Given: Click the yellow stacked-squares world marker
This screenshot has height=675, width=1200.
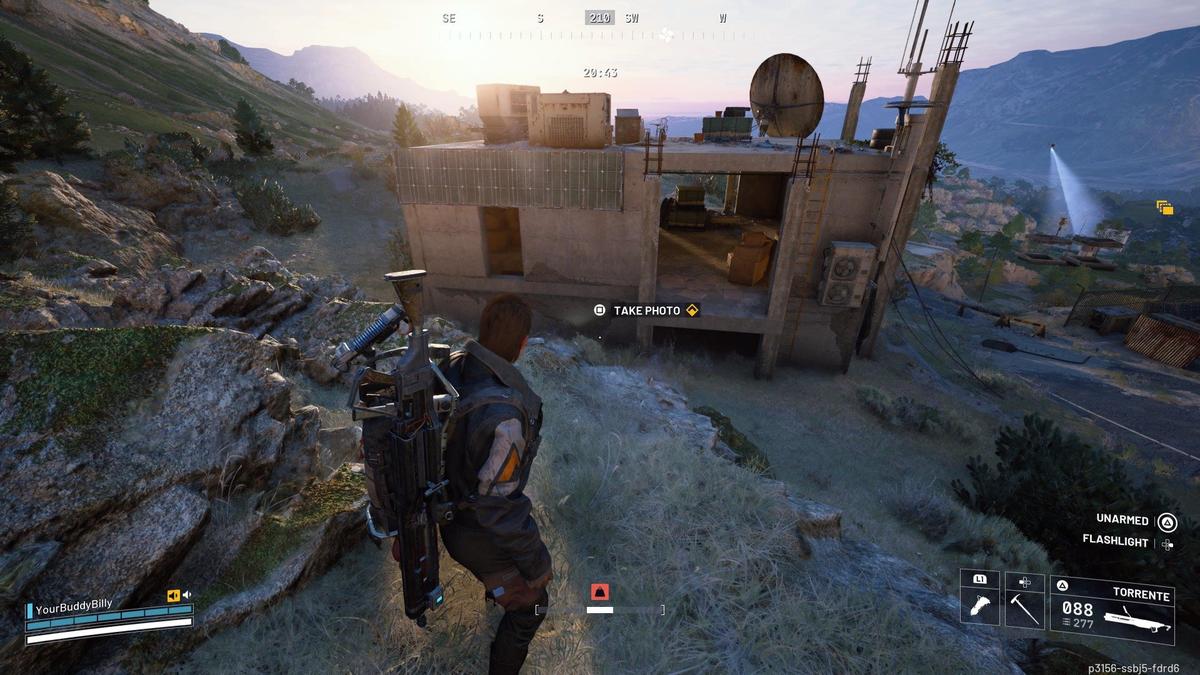Looking at the screenshot, I should [1164, 208].
